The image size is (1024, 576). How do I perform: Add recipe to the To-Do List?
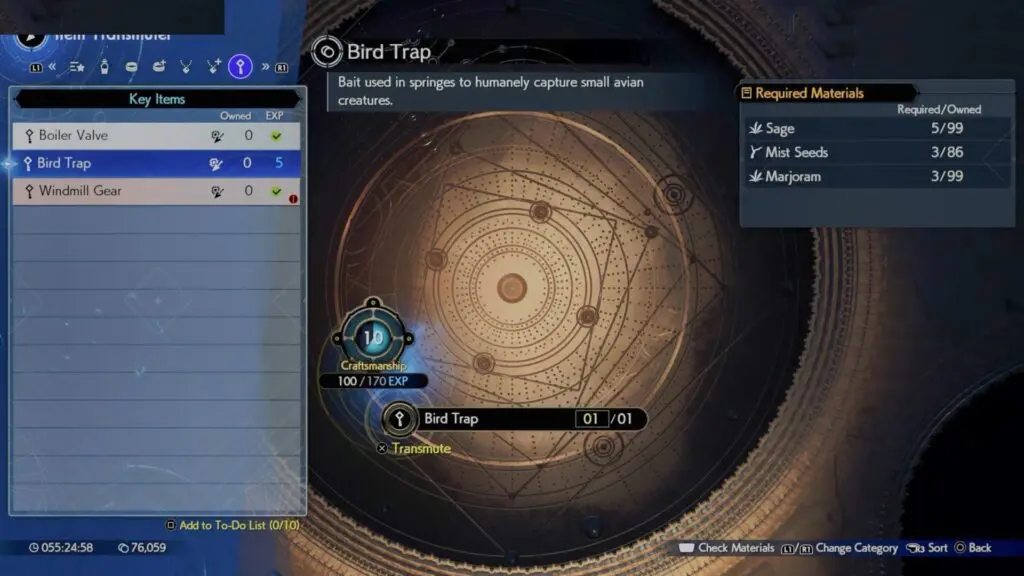tap(233, 525)
